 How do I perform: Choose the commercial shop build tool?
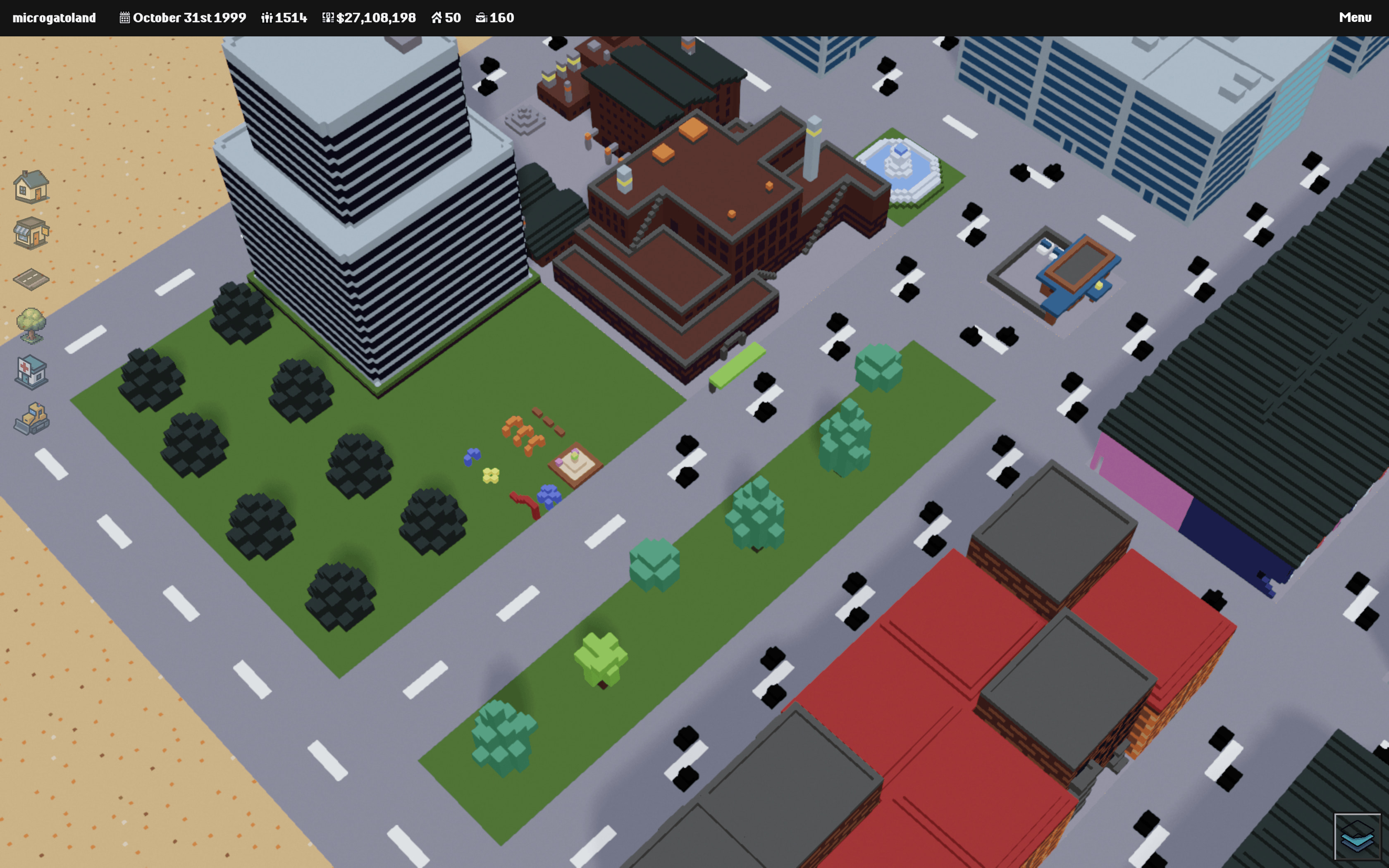coord(31,233)
